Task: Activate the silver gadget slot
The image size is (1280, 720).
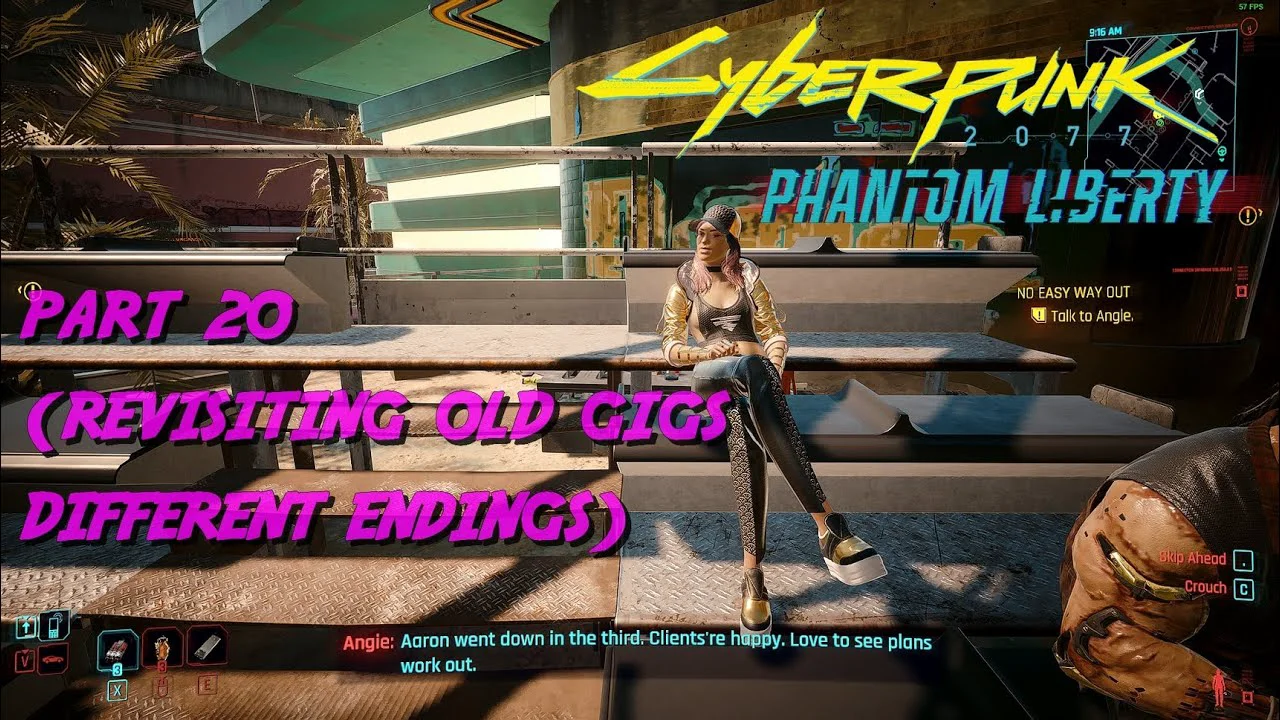Action: point(206,647)
